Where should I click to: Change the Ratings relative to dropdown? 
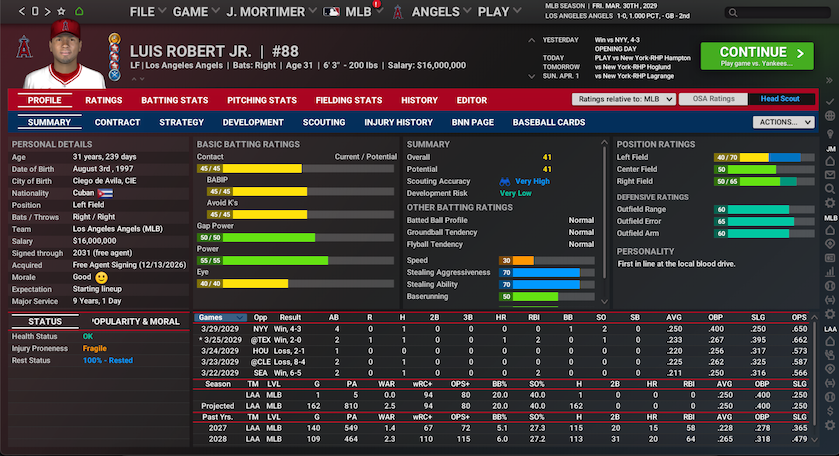(622, 100)
